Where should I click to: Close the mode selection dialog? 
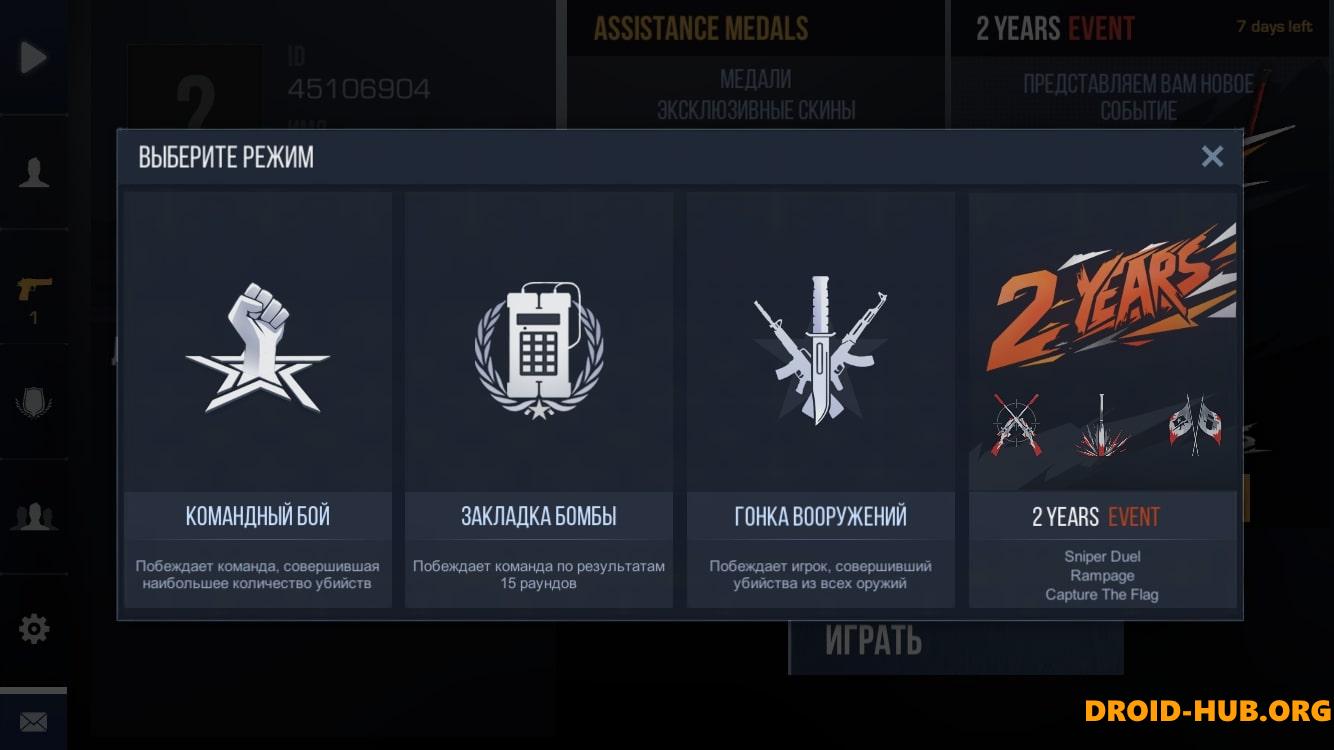1212,156
